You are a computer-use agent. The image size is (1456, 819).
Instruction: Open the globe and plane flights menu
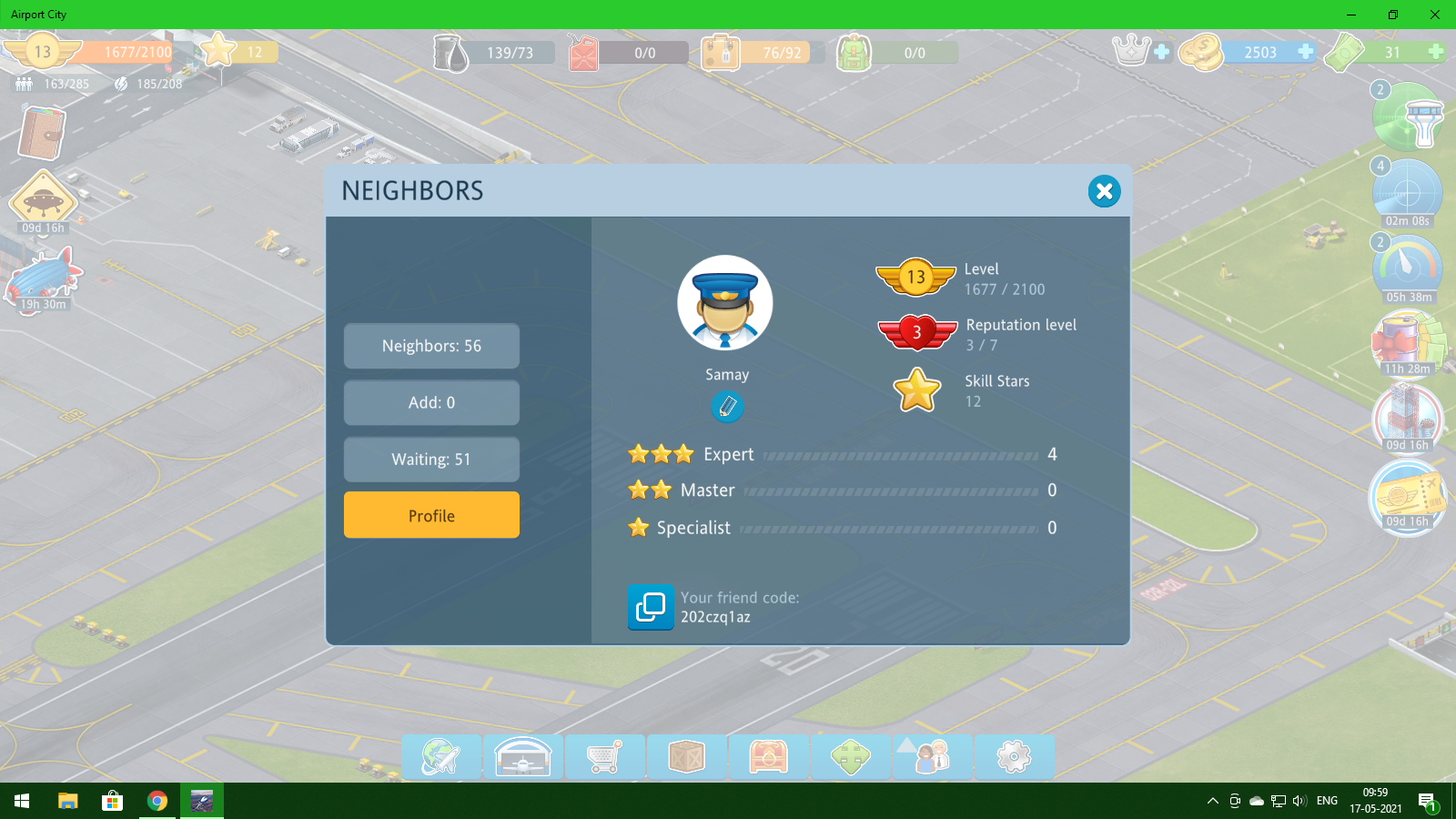pyautogui.click(x=441, y=756)
